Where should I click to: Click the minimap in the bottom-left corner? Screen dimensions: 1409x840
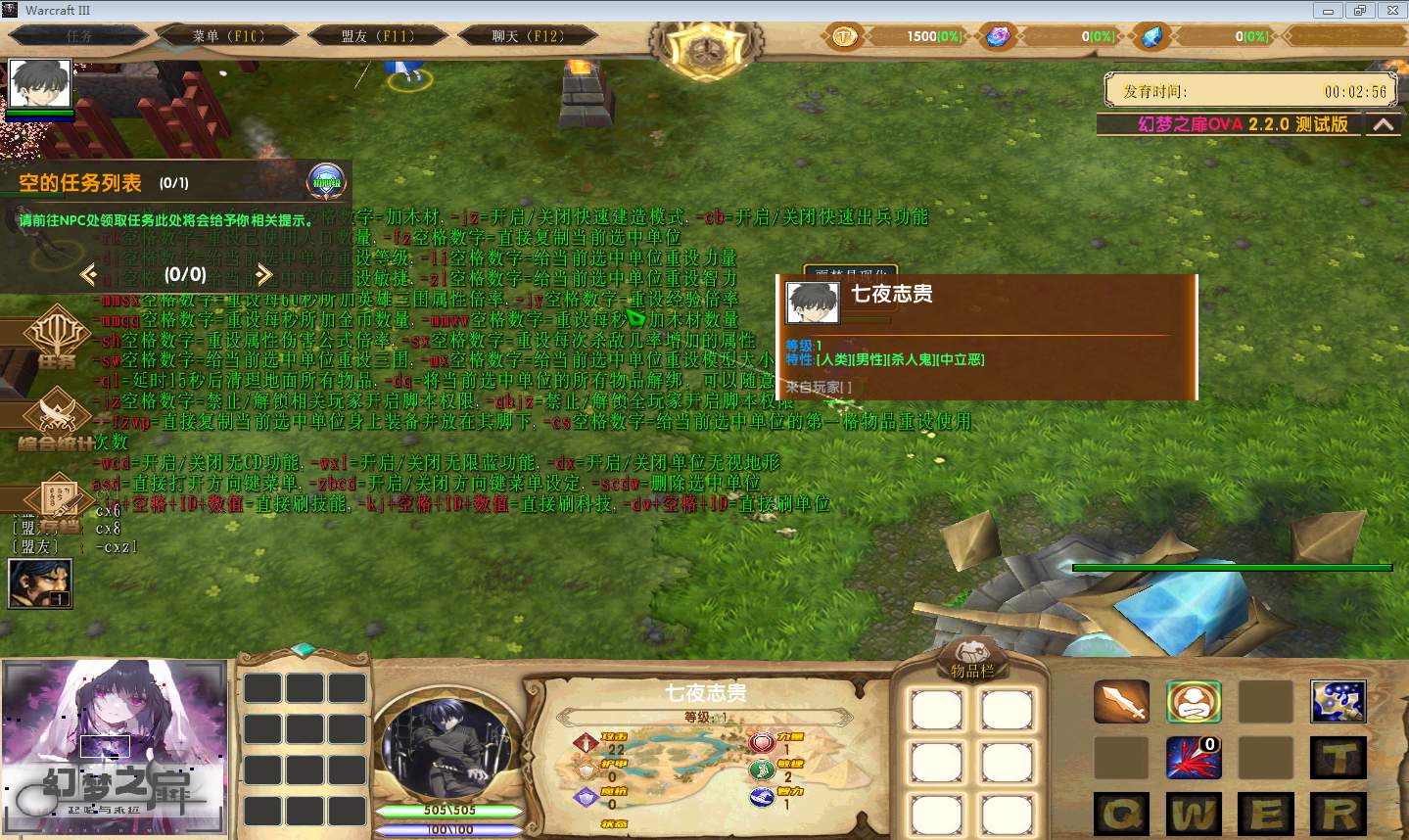[114, 749]
